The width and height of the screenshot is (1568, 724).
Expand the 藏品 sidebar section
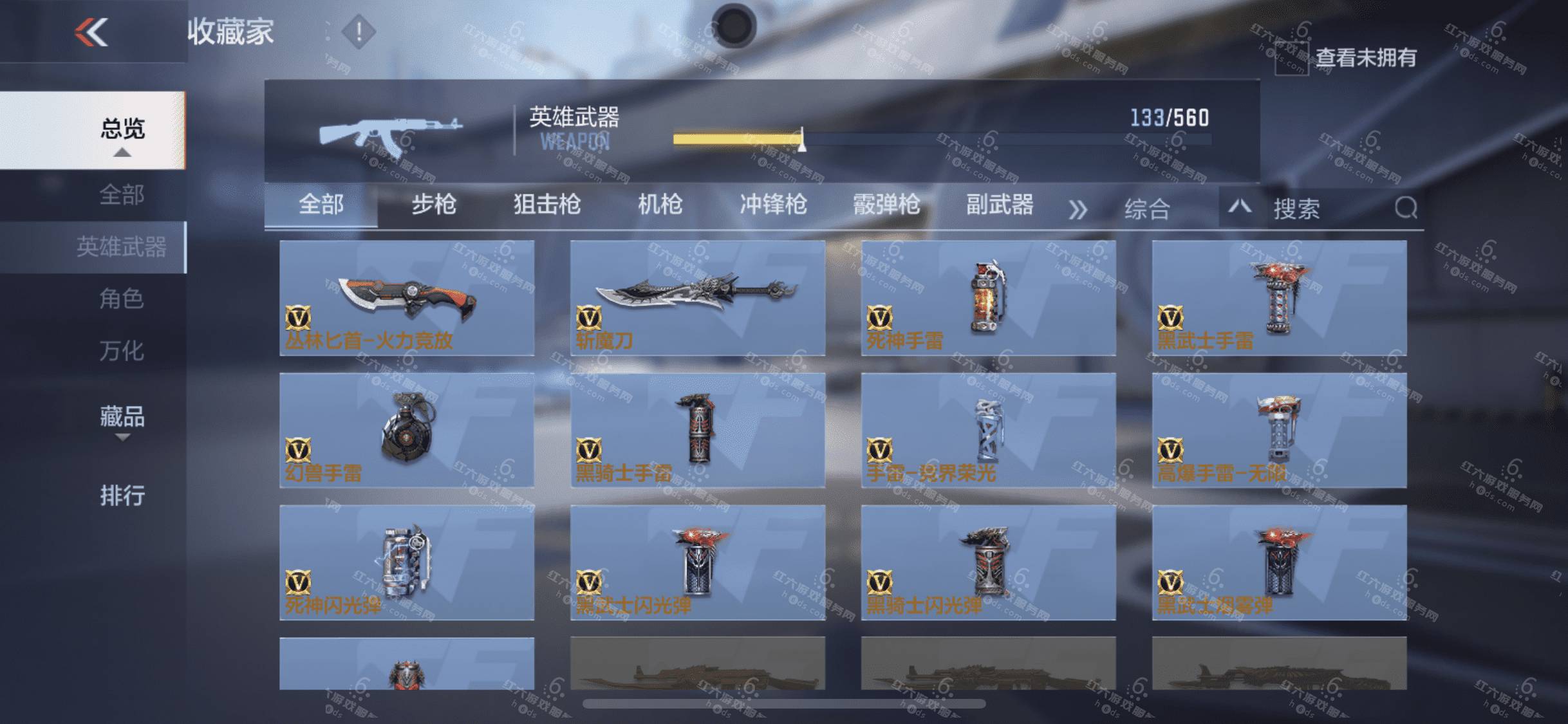(122, 418)
